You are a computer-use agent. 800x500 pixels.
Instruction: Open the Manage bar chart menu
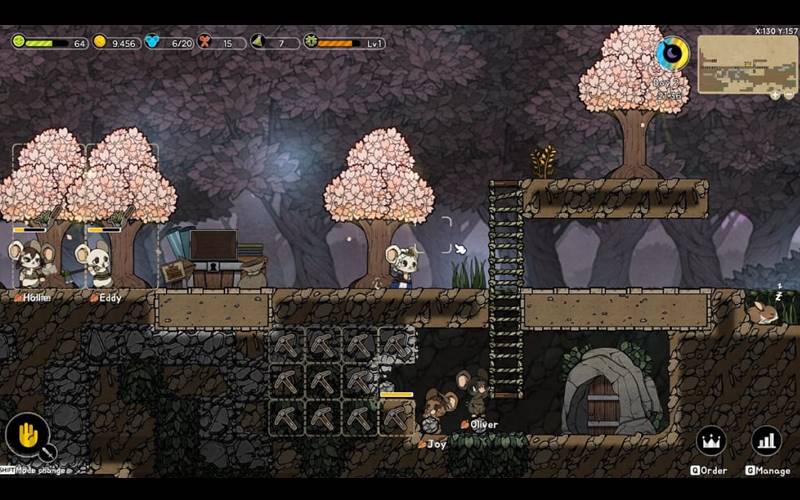(766, 441)
